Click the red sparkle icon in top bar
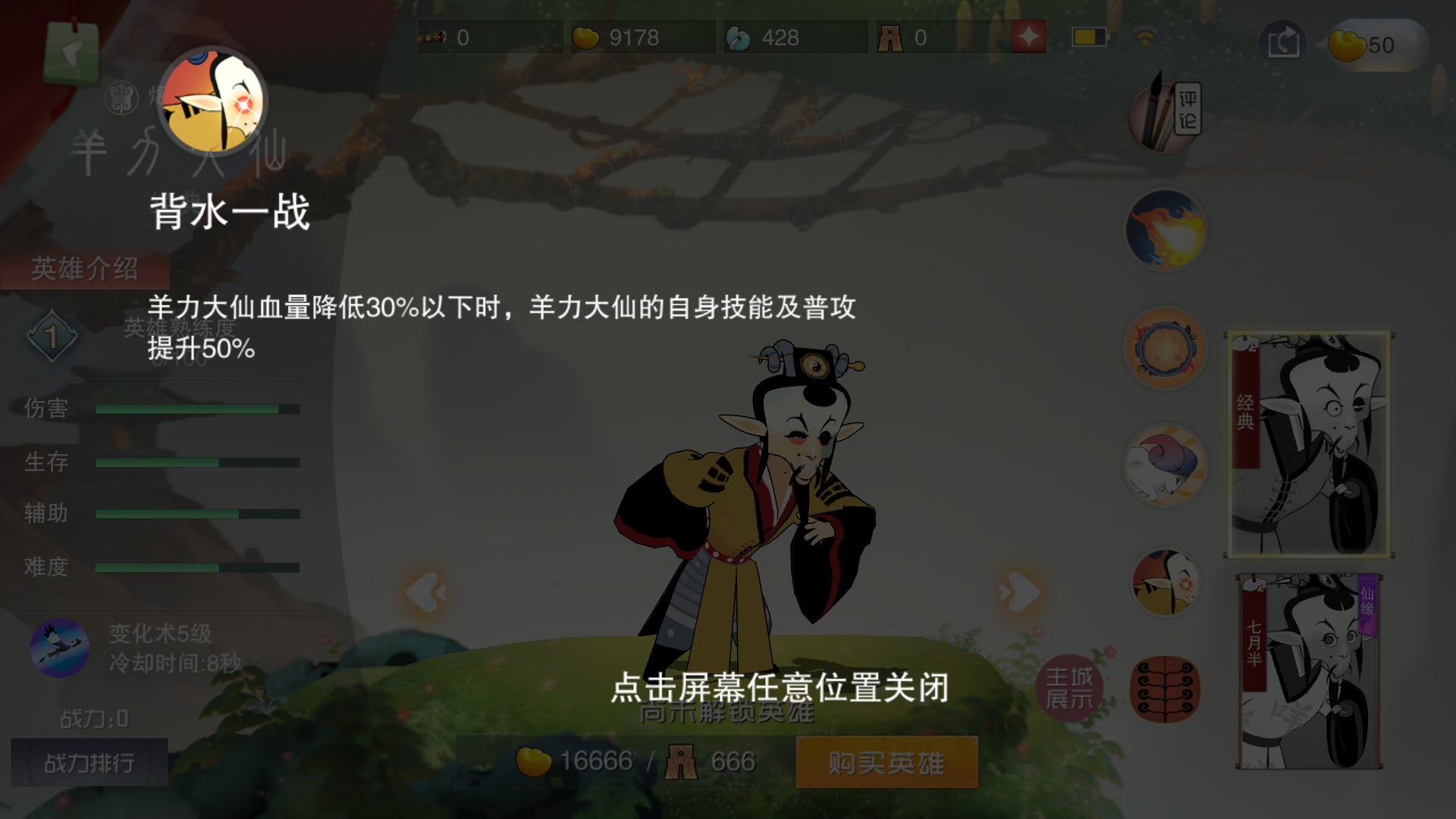The image size is (1456, 819). point(1028,36)
